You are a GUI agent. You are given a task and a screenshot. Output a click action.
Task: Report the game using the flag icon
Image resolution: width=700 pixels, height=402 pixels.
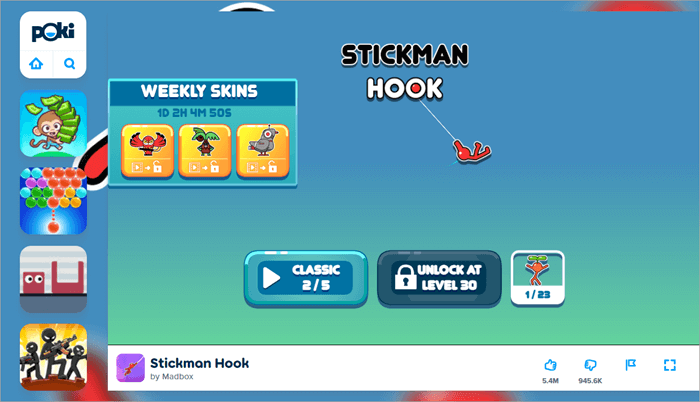[630, 365]
